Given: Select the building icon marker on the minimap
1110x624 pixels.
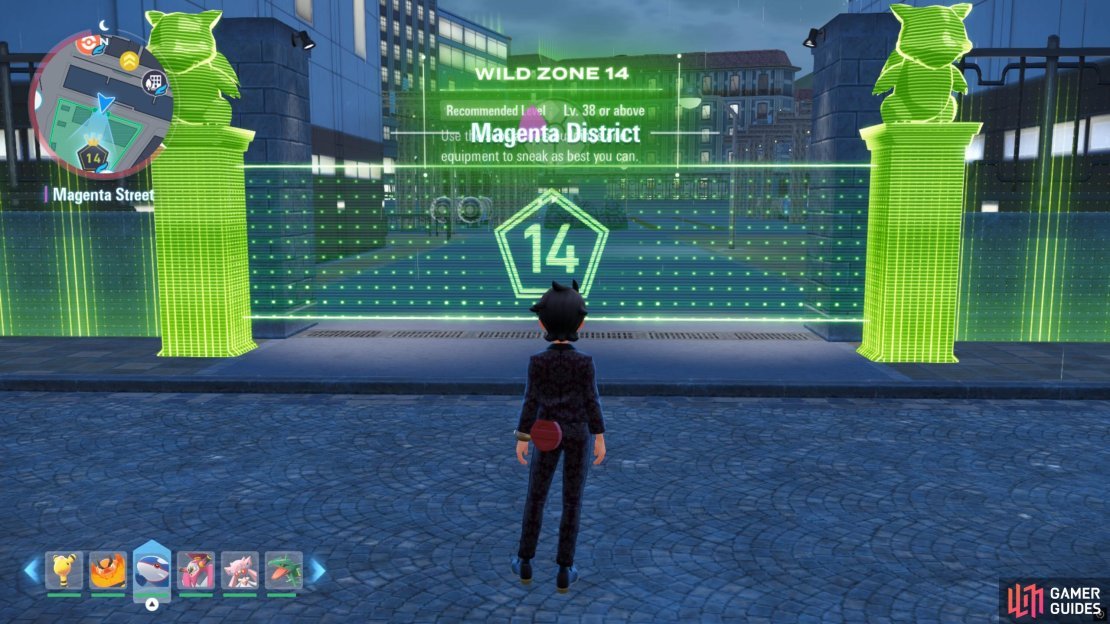Looking at the screenshot, I should click(x=153, y=83).
